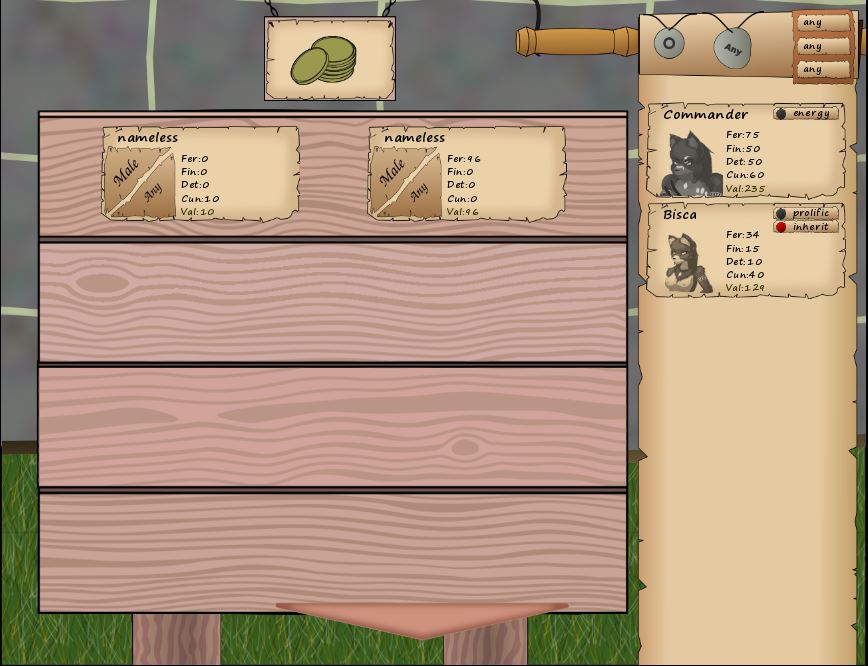Screen dimensions: 868x666
Task: Toggle Bisca's prolific trait
Action: [805, 213]
